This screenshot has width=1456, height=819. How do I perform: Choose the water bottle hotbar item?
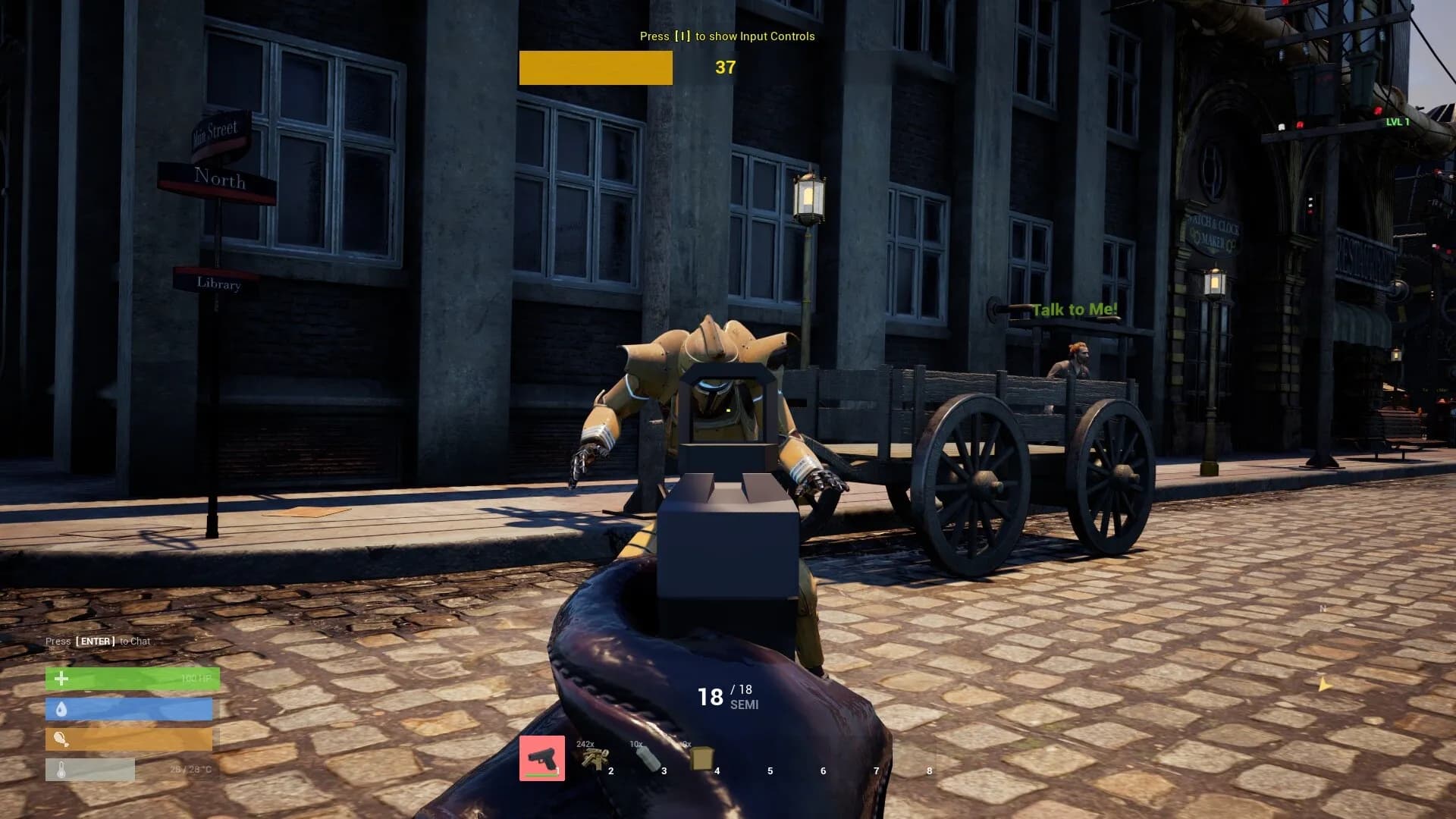click(x=648, y=758)
